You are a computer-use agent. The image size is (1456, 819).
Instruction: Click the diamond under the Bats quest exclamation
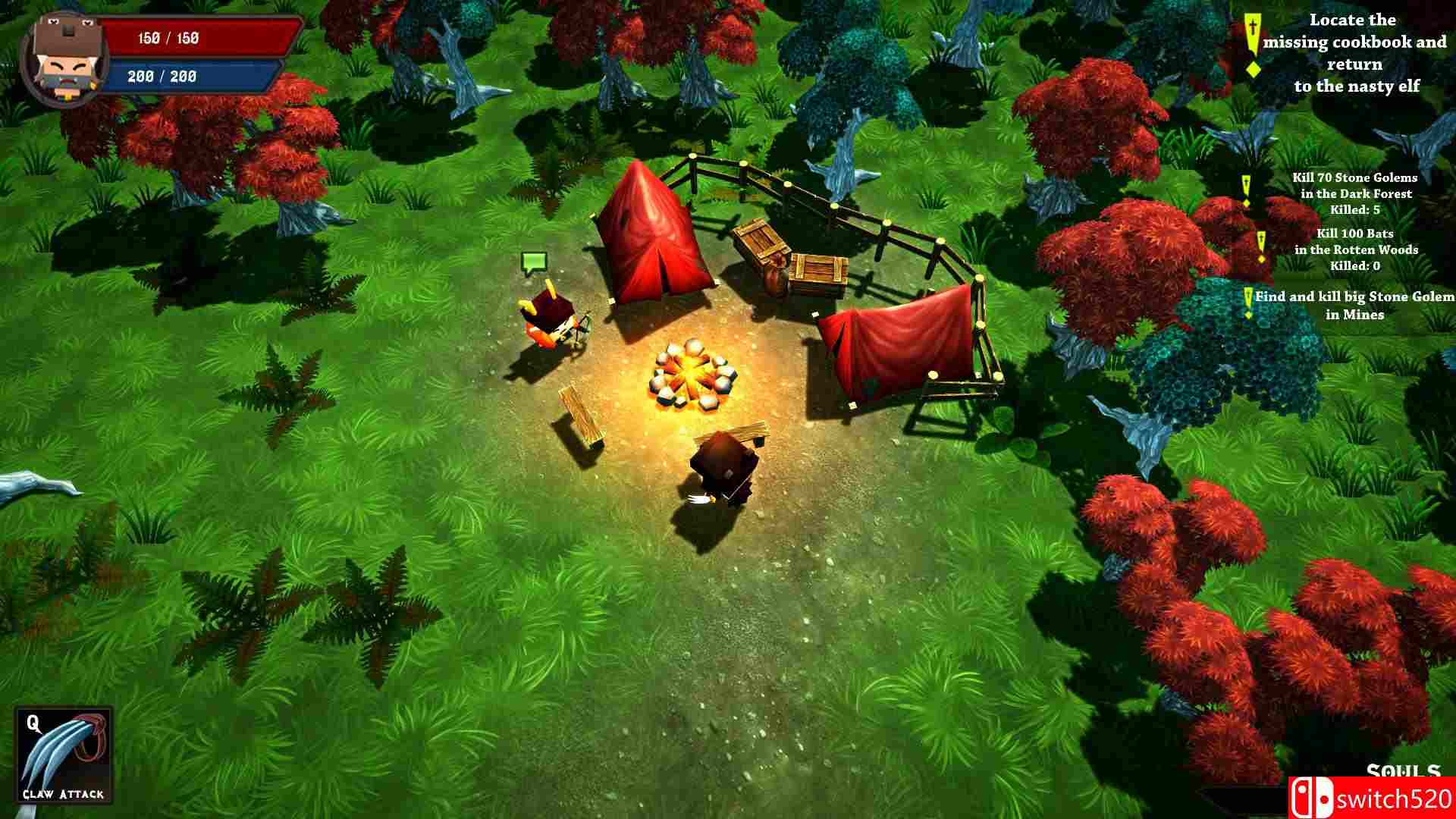pos(1261,259)
